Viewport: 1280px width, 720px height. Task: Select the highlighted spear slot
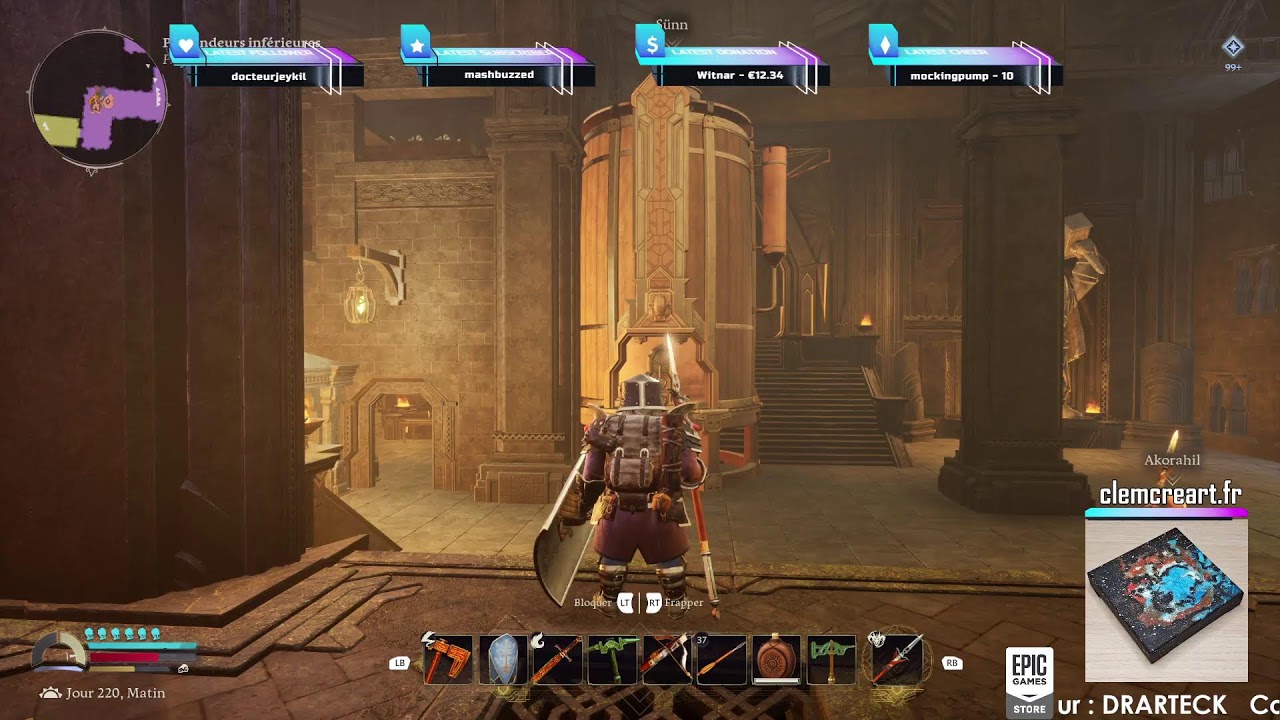click(x=897, y=660)
